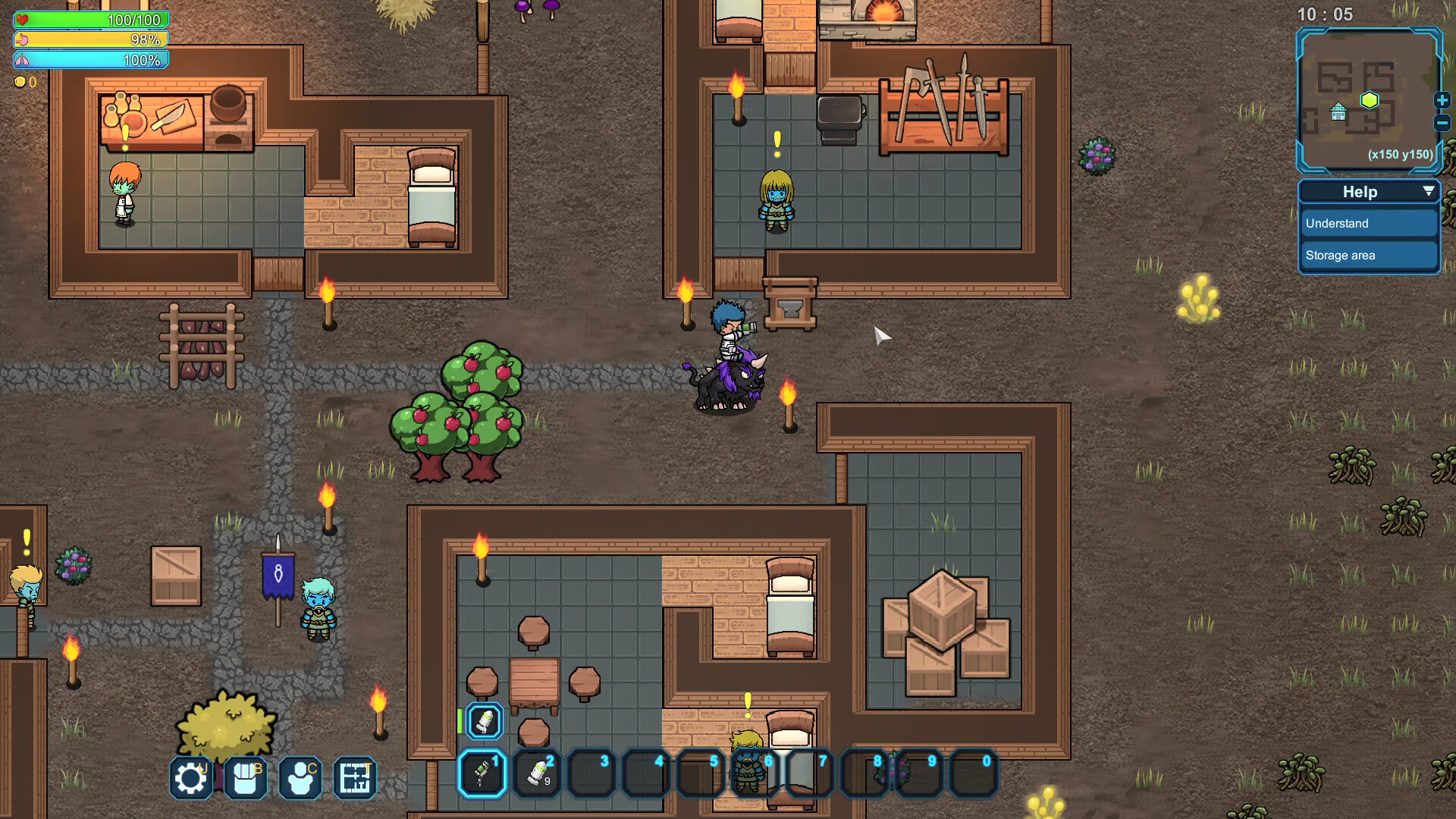Open the bag inventory (B) icon
1456x819 pixels.
(244, 777)
